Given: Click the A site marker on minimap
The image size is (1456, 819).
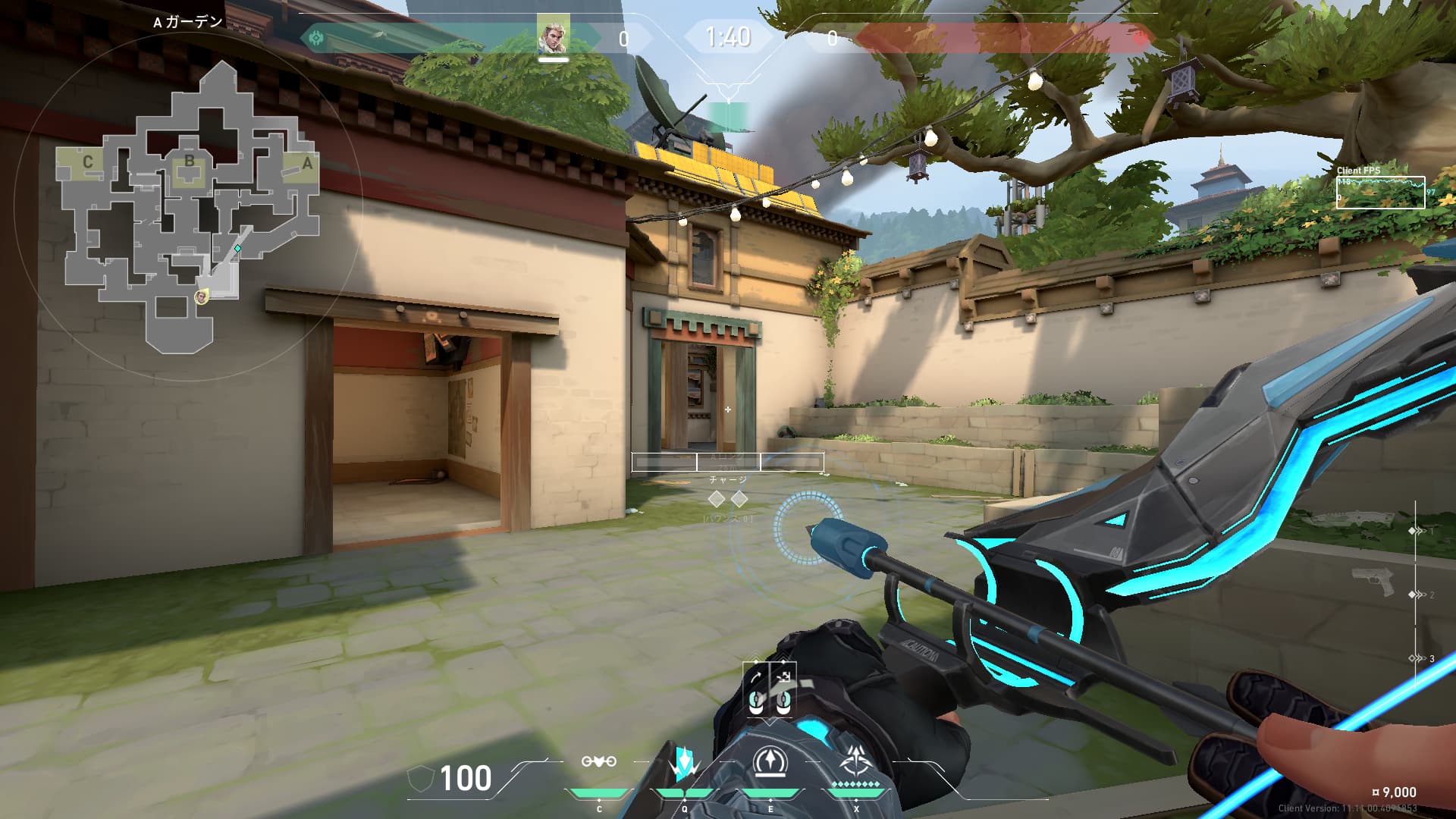Looking at the screenshot, I should (306, 163).
